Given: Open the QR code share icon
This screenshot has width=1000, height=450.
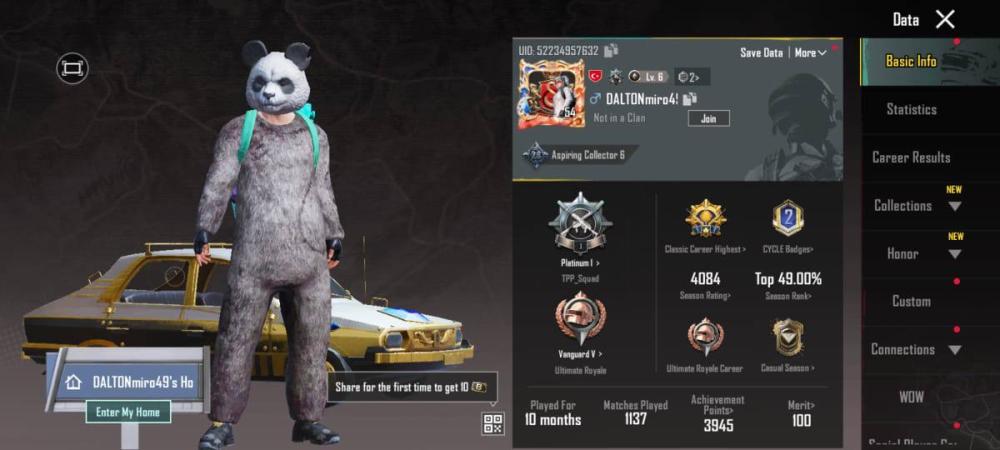Looking at the screenshot, I should pyautogui.click(x=493, y=423).
